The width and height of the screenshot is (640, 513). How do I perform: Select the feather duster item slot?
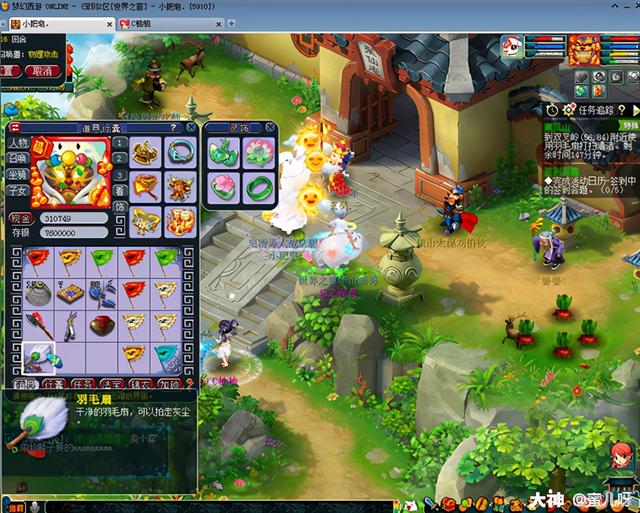[x=36, y=358]
